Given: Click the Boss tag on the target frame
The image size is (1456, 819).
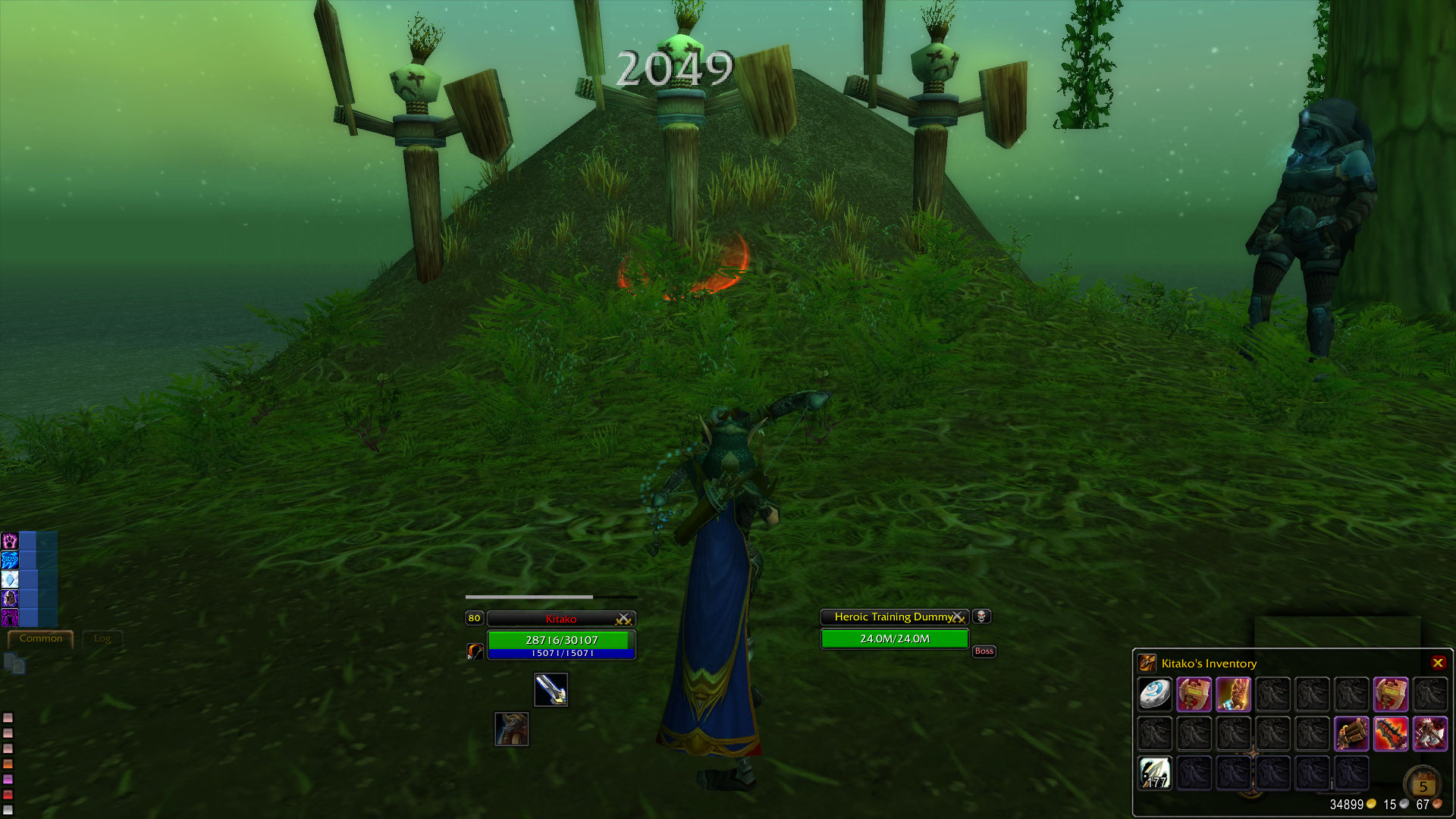Looking at the screenshot, I should tap(984, 651).
